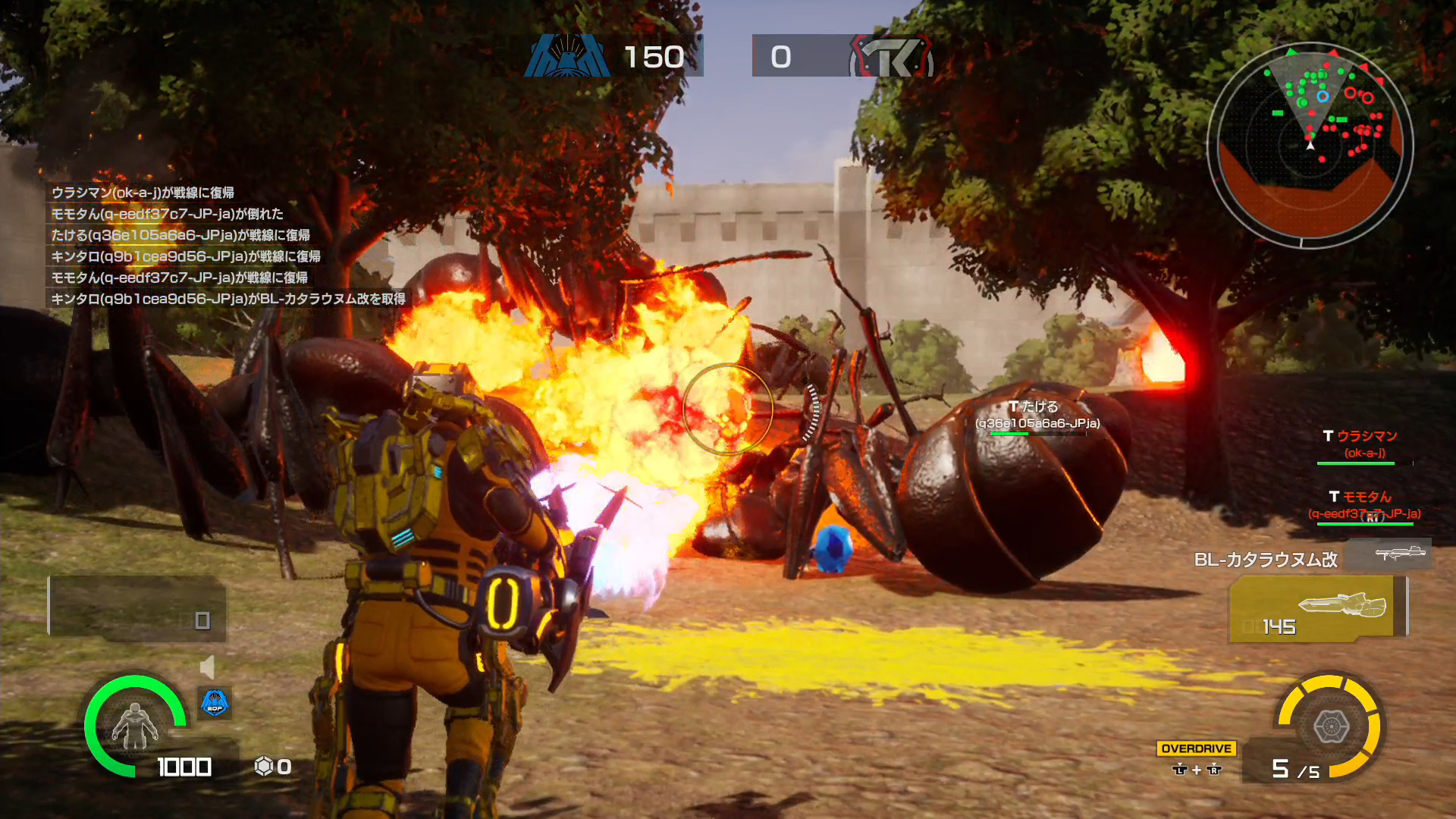This screenshot has height=819, width=1456.
Task: Click the empty item panel at left
Action: (137, 607)
